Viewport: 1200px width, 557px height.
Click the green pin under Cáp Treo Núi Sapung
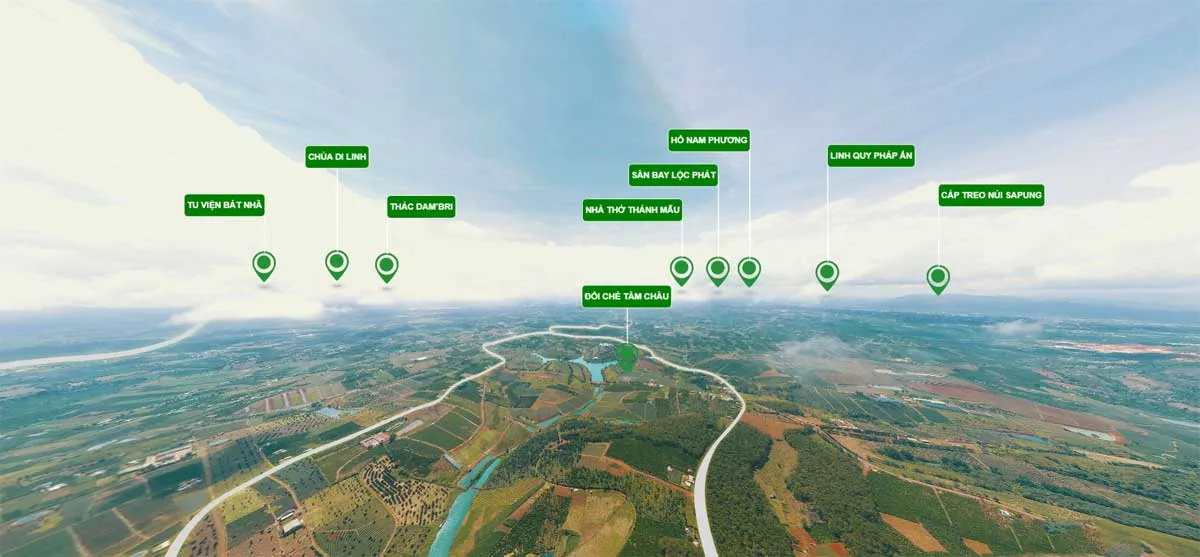[x=938, y=277]
